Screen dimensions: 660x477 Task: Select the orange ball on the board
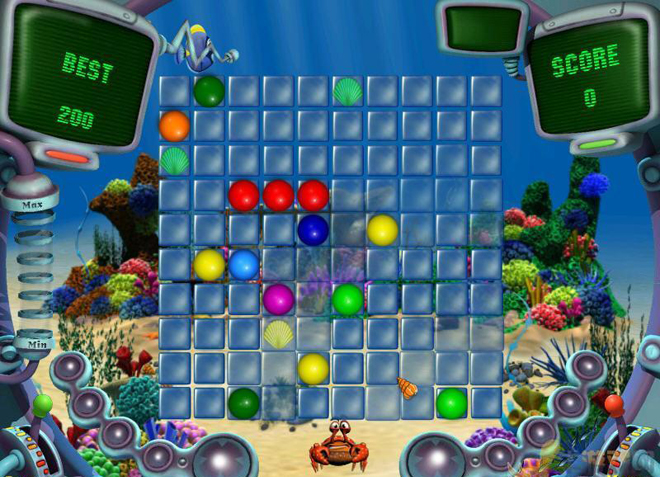point(174,126)
